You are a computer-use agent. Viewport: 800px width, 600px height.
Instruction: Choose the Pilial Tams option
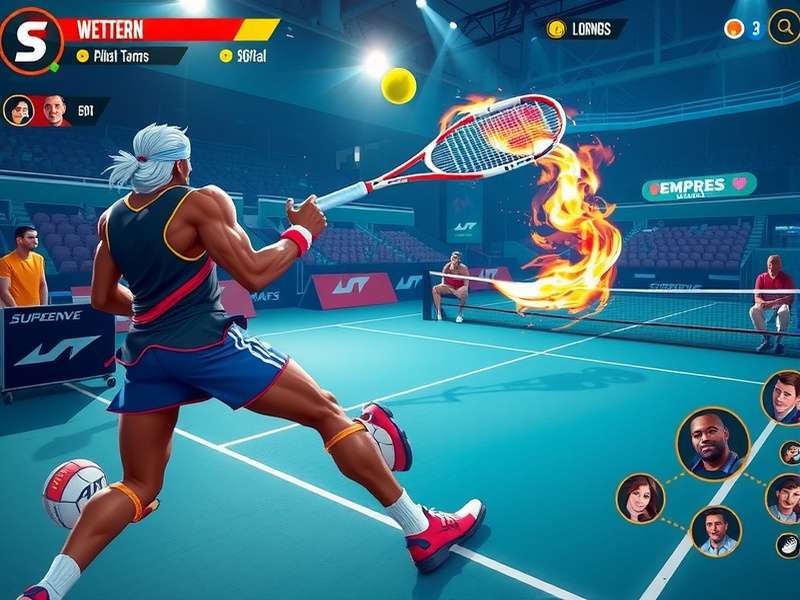120,56
